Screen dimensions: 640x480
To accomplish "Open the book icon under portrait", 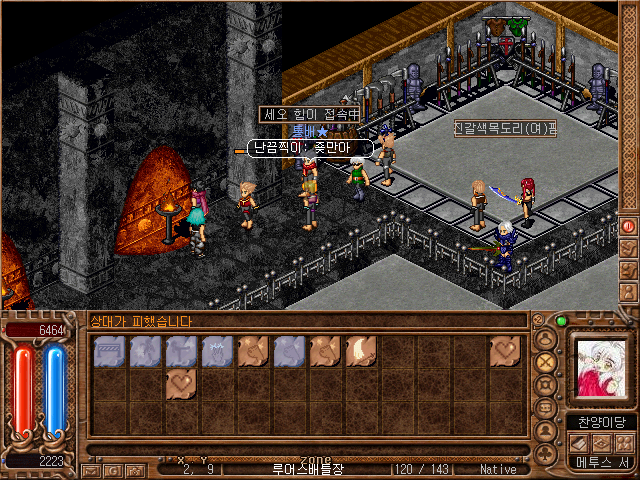I will pos(580,443).
